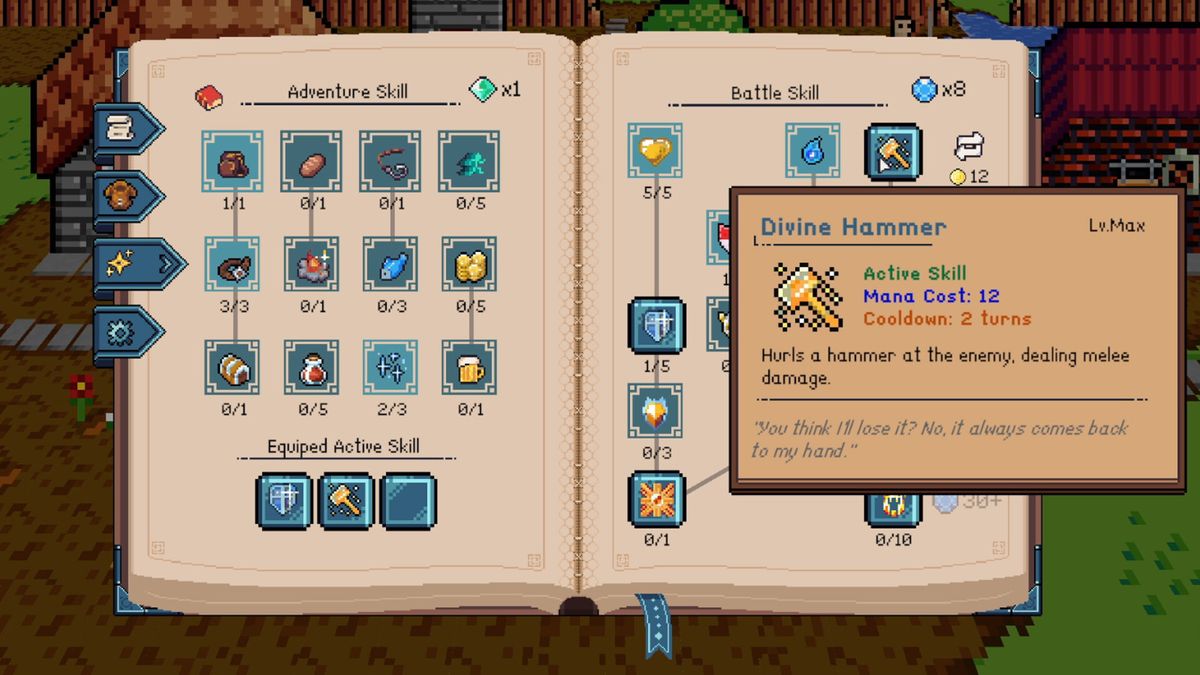Open the gear settings tab
The width and height of the screenshot is (1200, 675).
tap(124, 332)
